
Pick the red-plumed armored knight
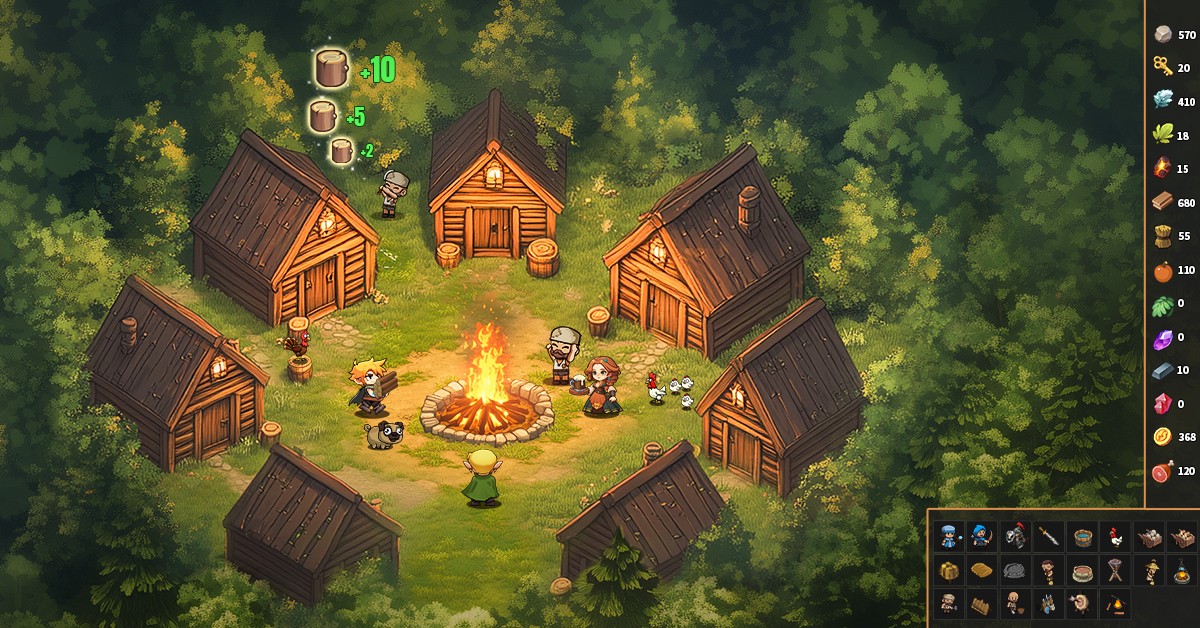point(1015,536)
